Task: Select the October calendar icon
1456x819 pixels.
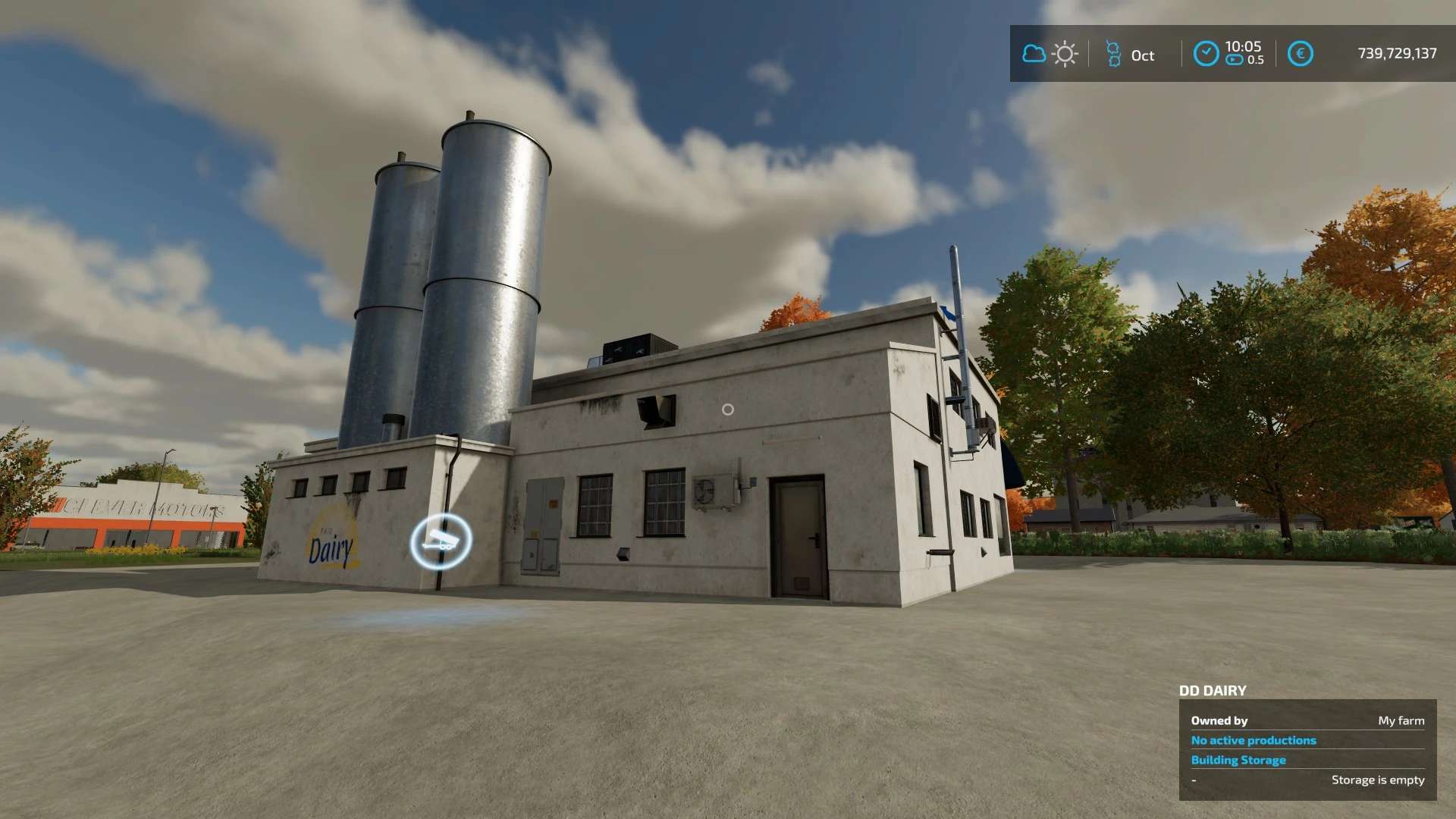Action: point(1113,54)
